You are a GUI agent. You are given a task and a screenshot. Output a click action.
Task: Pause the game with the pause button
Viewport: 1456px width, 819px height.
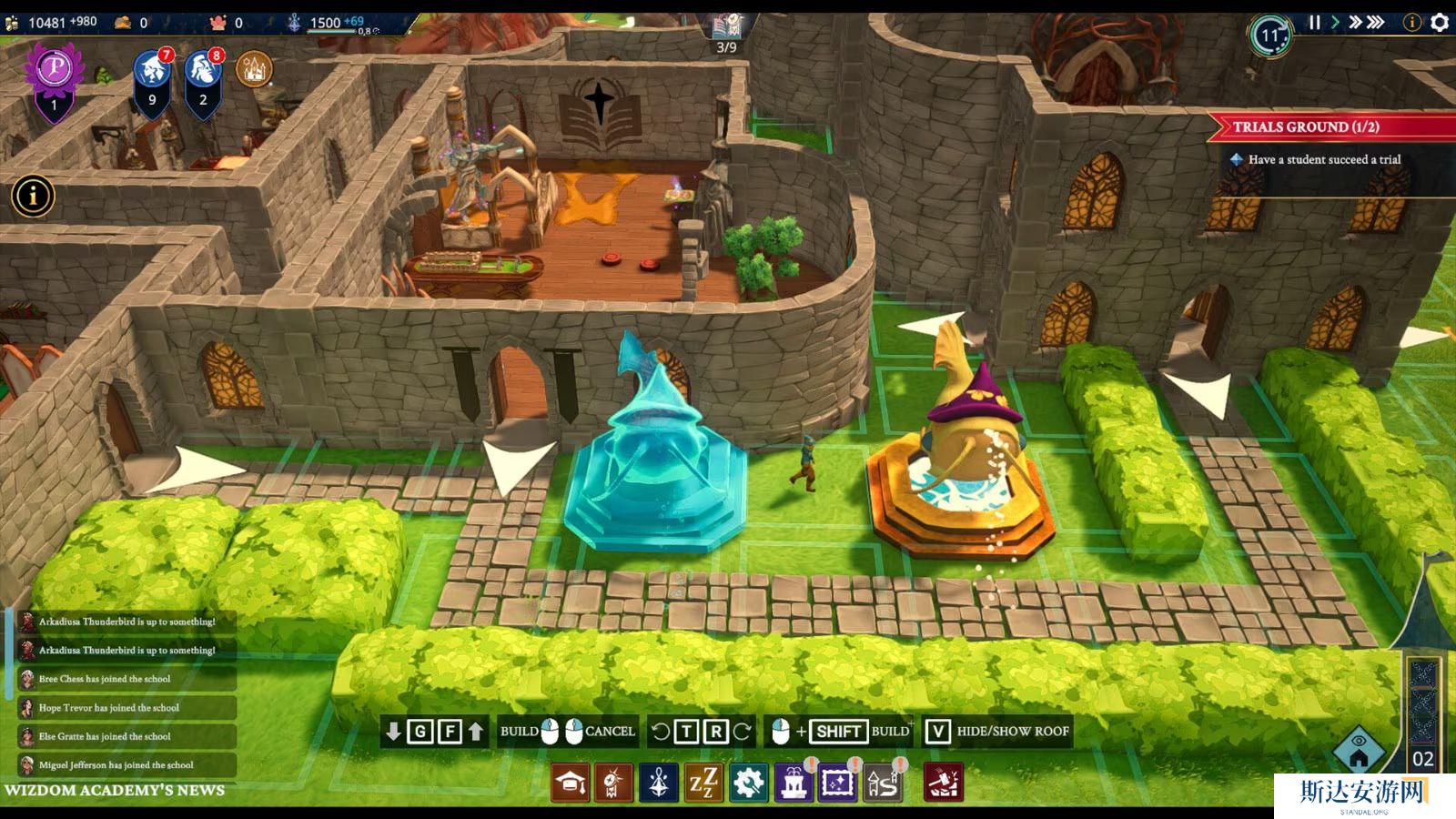[x=1314, y=23]
